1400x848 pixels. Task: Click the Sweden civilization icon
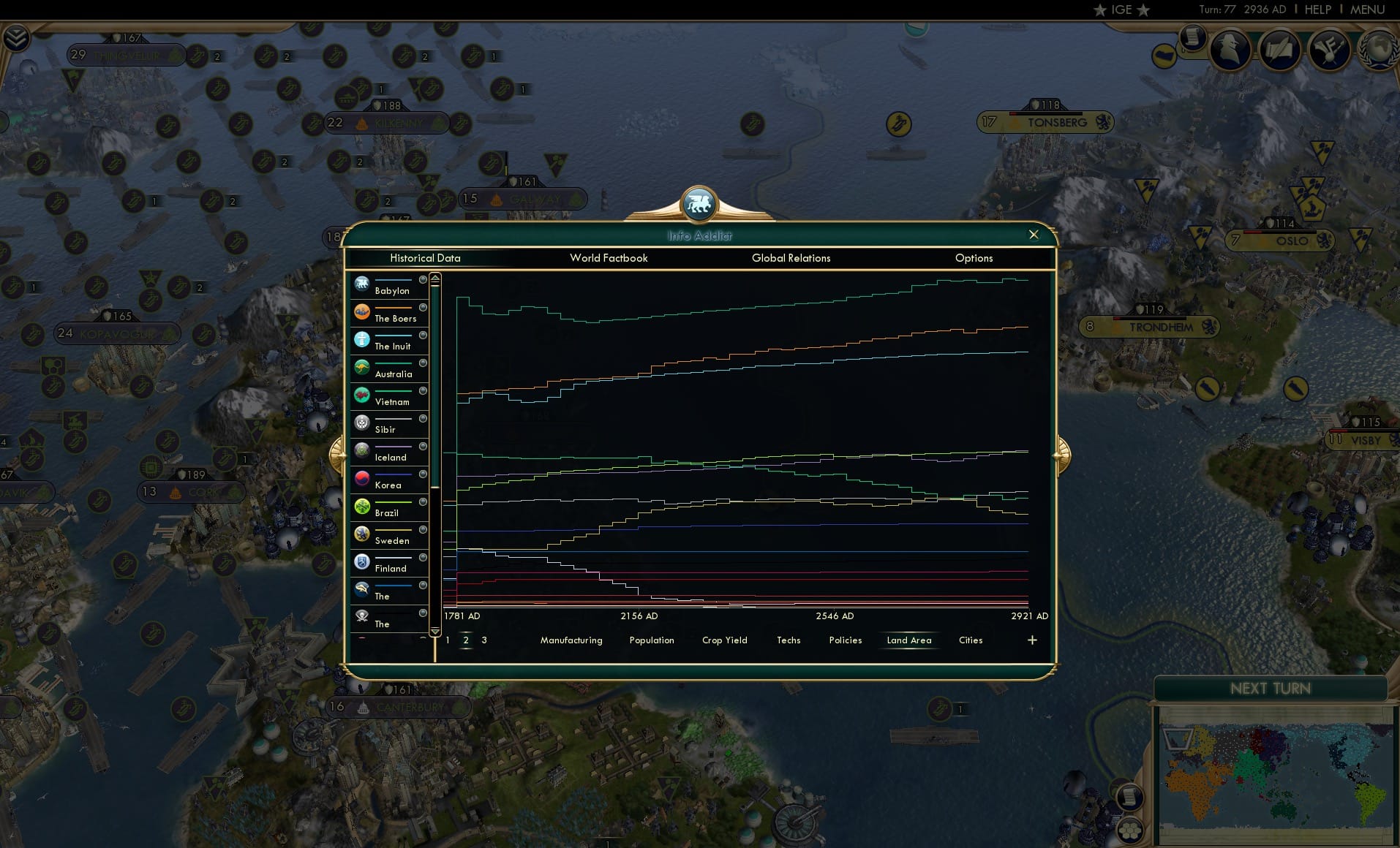click(x=362, y=532)
